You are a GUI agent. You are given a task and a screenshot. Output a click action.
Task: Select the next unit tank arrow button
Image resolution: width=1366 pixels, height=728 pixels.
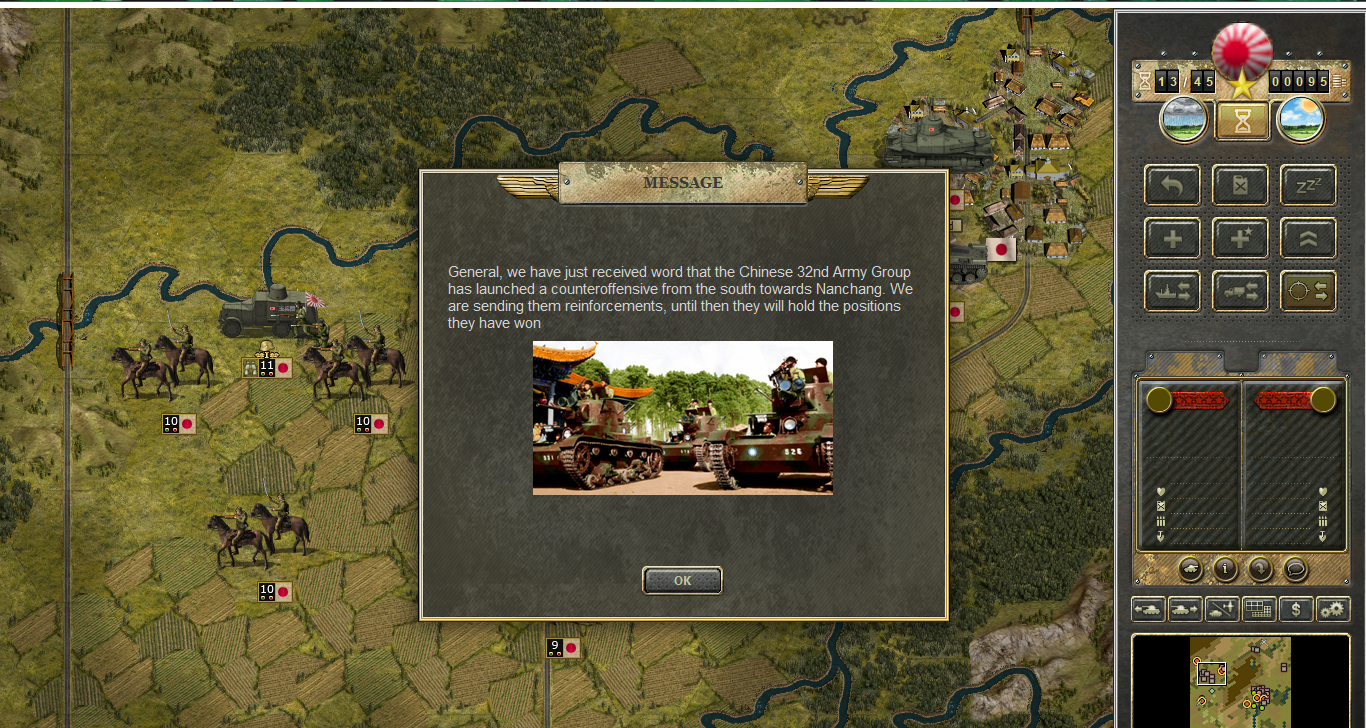coord(1184,609)
